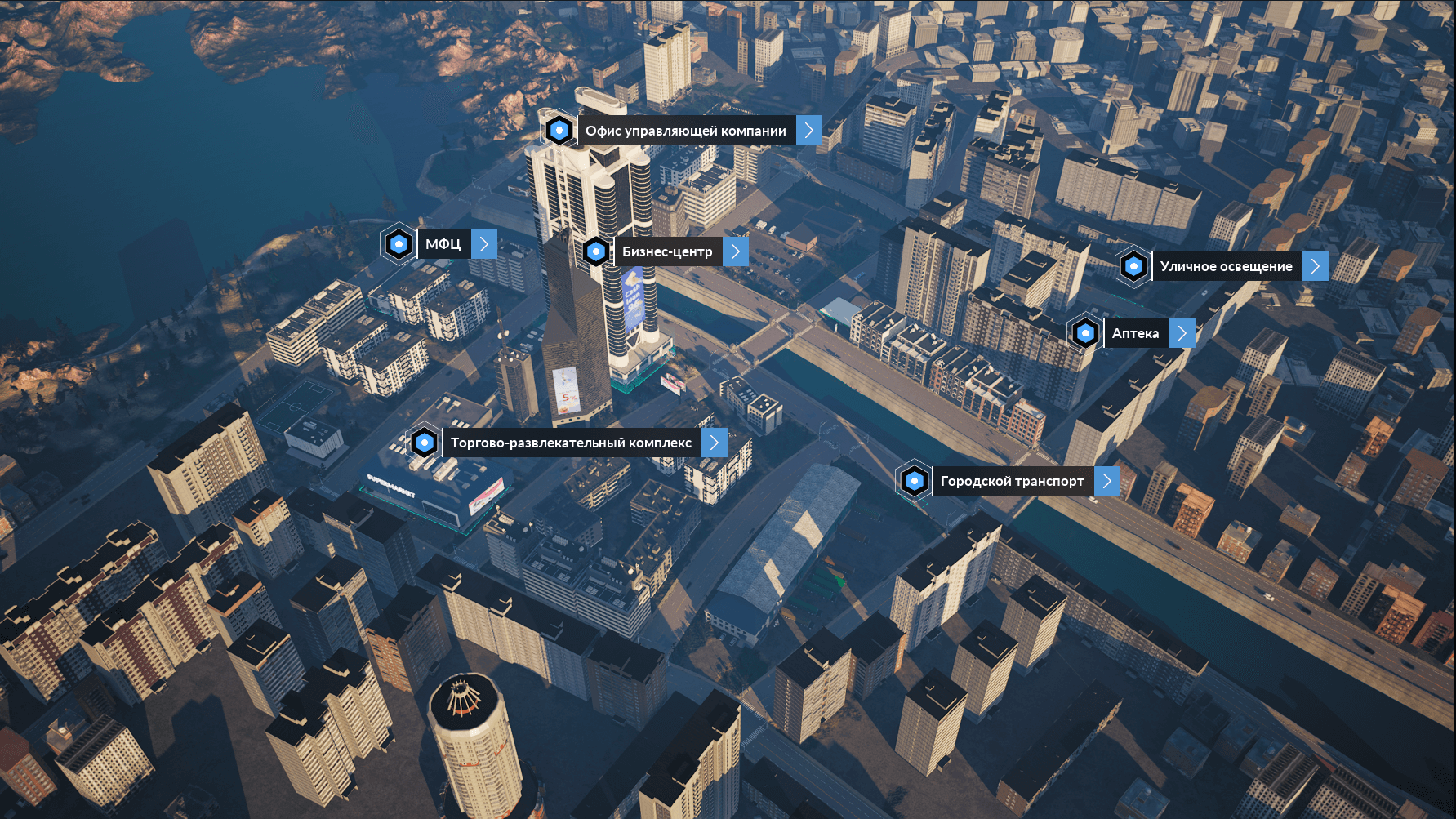Expand the Уличное освещение arrow
The width and height of the screenshot is (1456, 819).
pyautogui.click(x=1316, y=266)
